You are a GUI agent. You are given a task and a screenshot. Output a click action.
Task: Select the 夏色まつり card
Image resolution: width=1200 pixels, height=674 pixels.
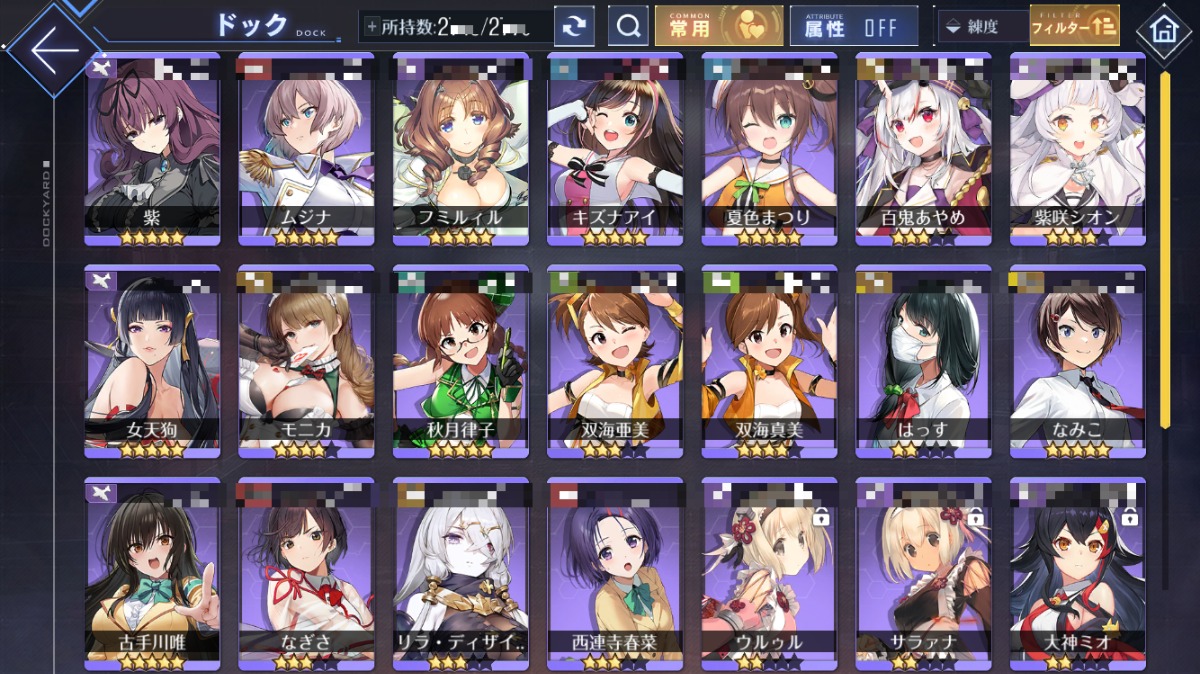click(768, 150)
